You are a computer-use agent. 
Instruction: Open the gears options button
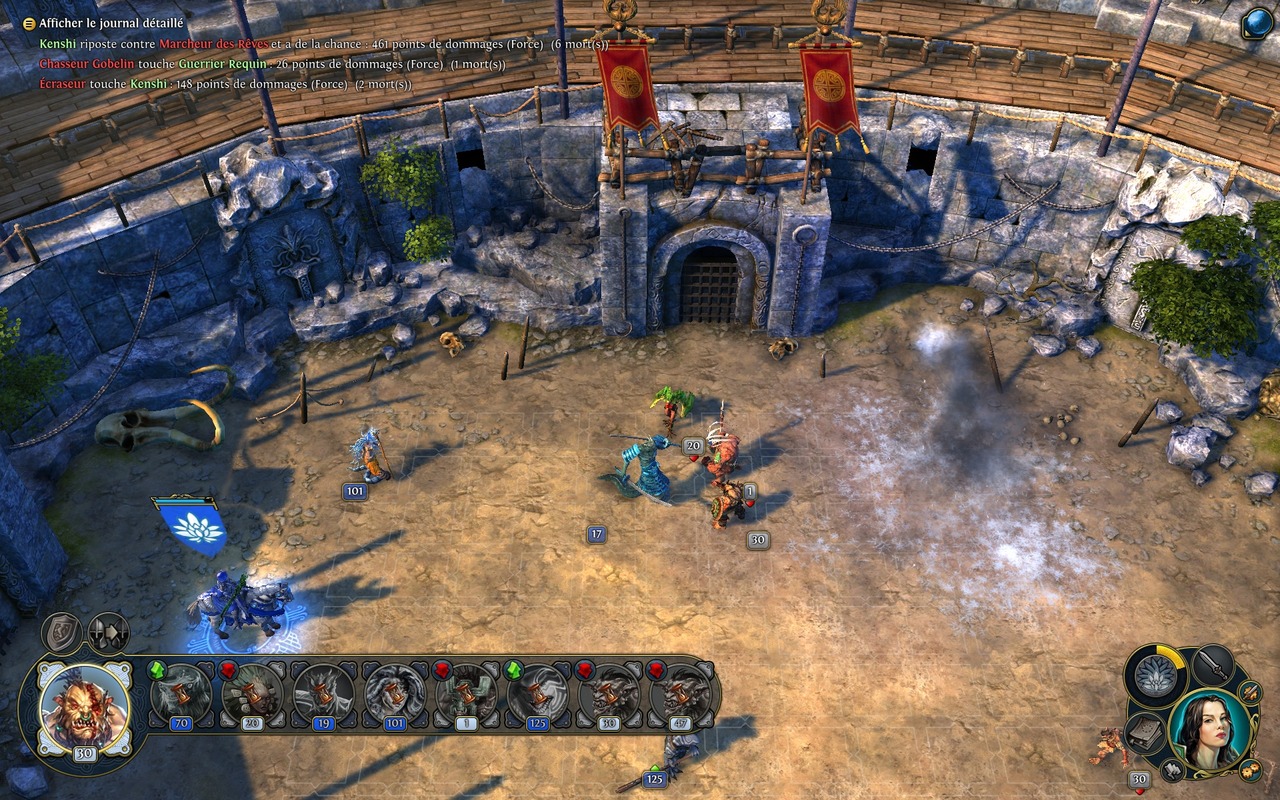point(1250,769)
